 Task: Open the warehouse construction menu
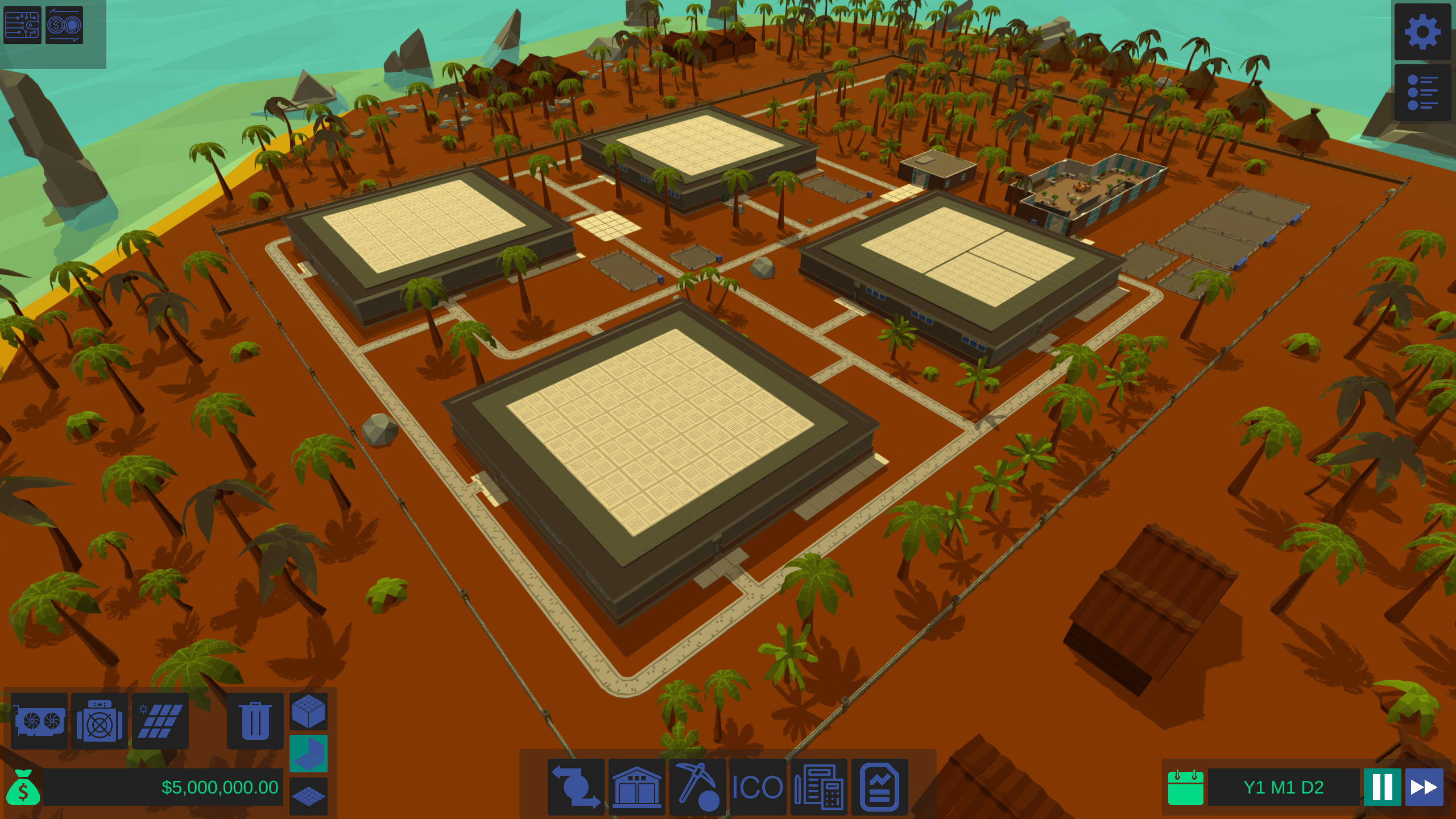[637, 788]
